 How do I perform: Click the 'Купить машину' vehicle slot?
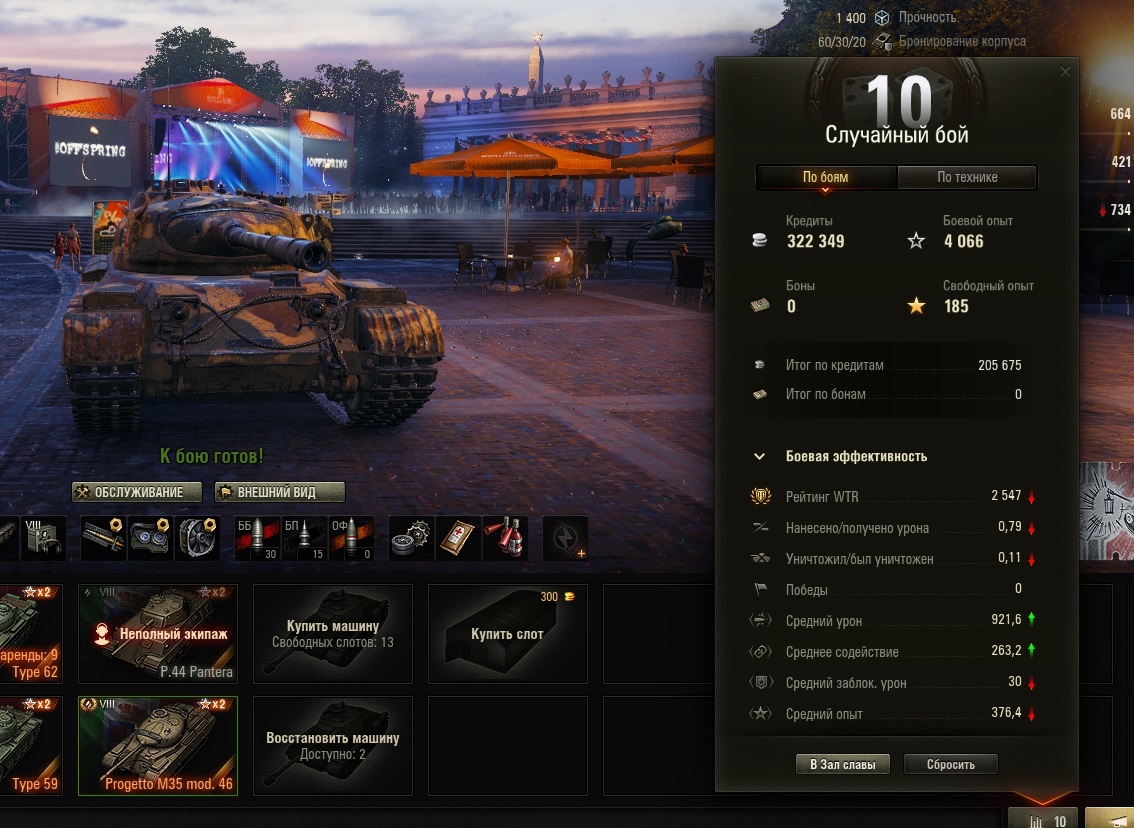pyautogui.click(x=332, y=633)
